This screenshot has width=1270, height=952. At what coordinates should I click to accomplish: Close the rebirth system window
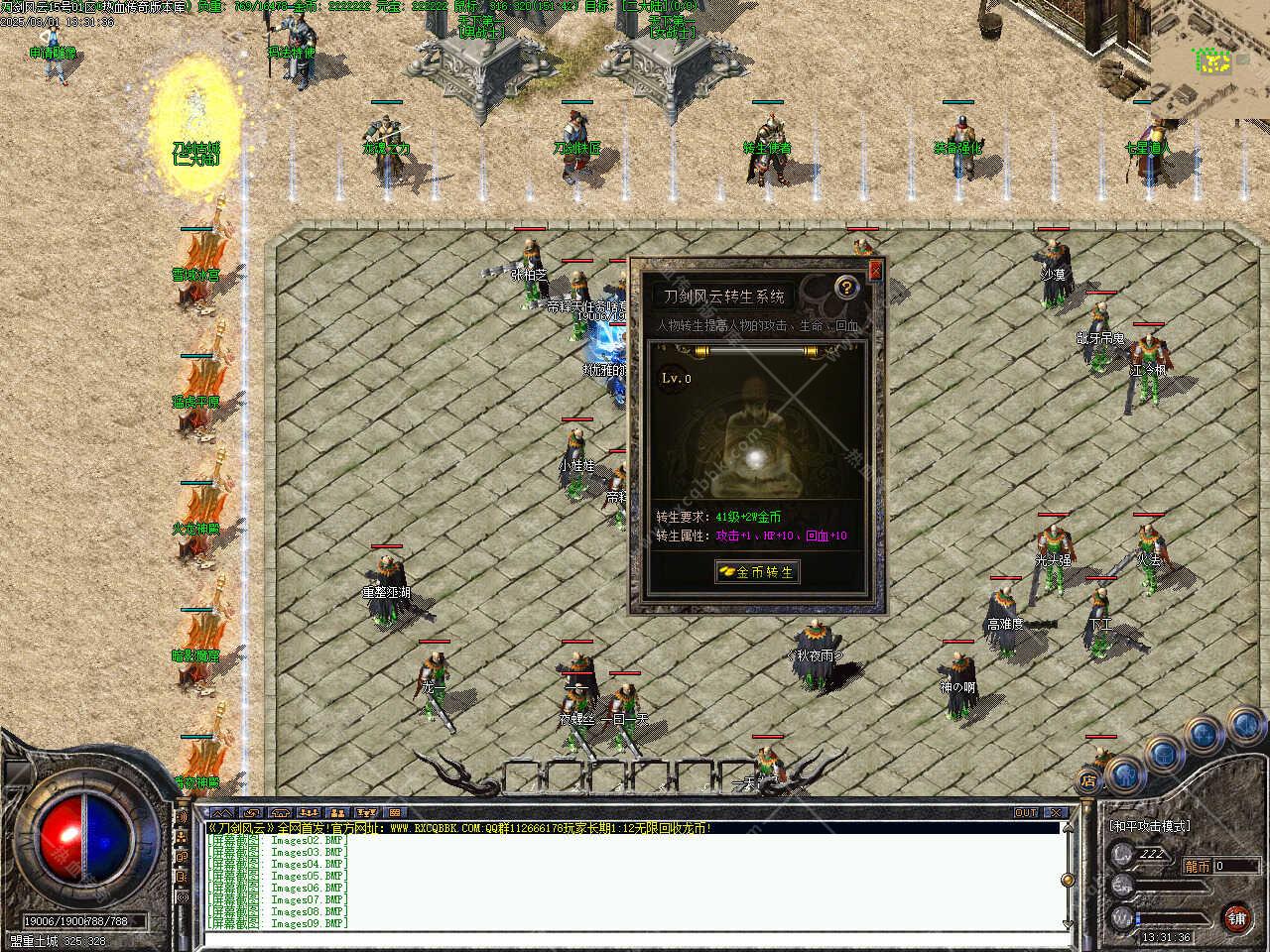pyautogui.click(x=875, y=269)
